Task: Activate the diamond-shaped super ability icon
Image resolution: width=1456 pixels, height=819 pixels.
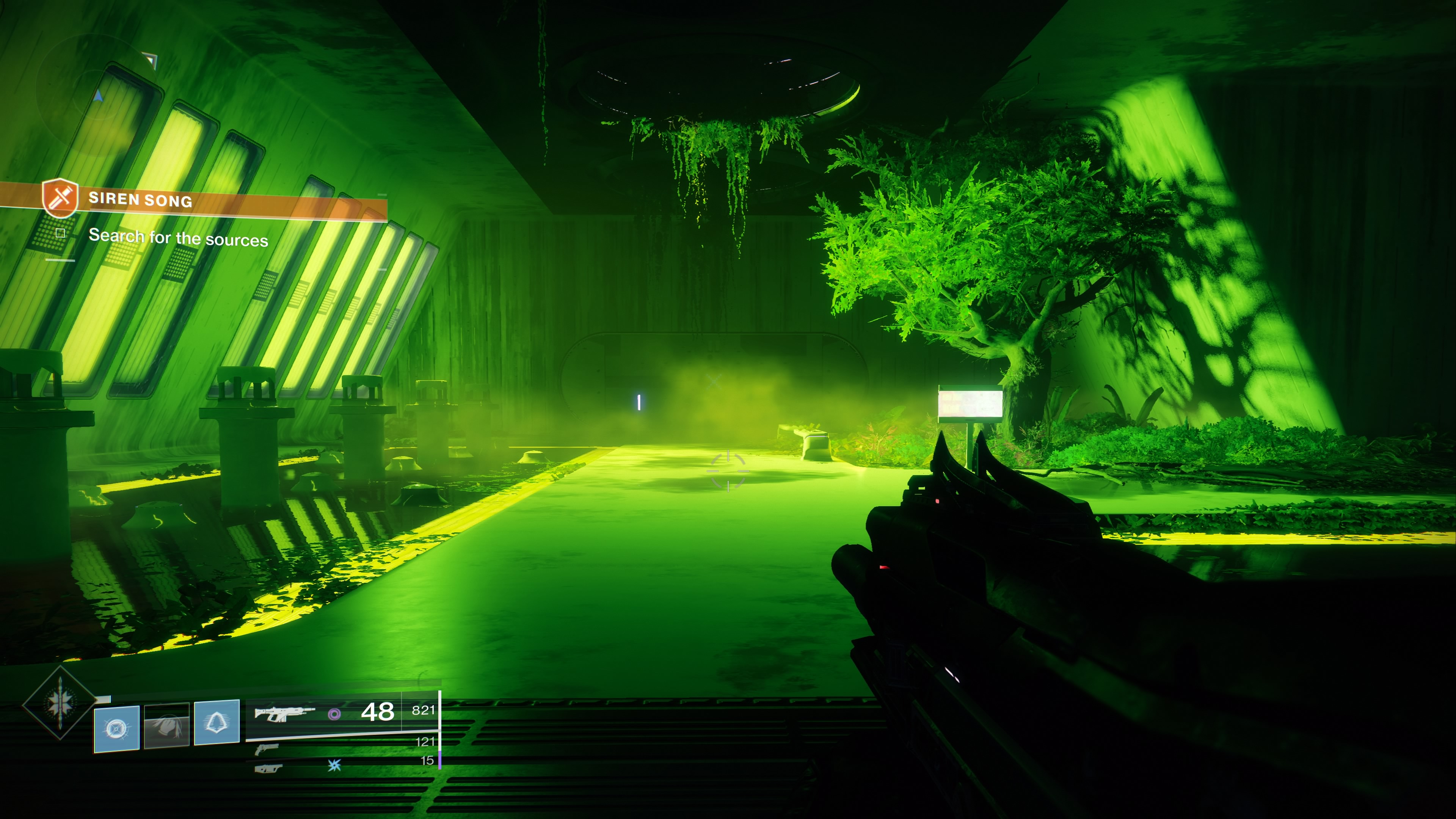Action: pyautogui.click(x=60, y=703)
